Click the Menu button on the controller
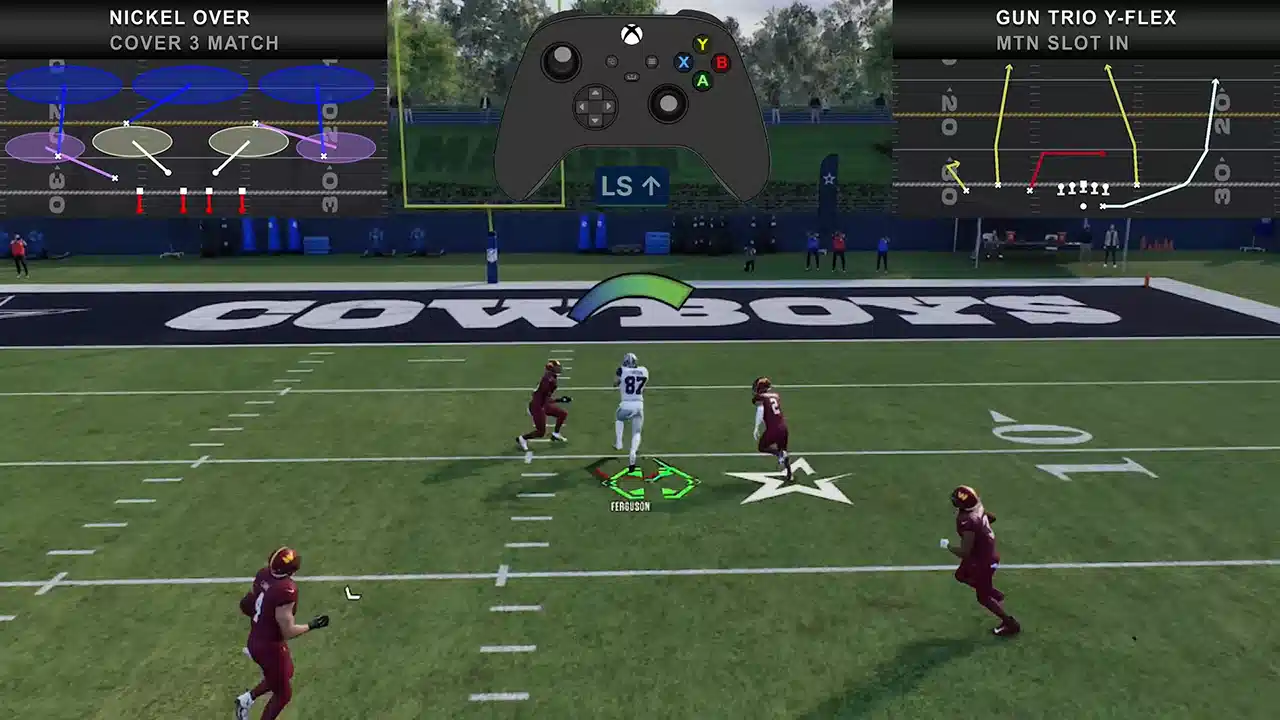The image size is (1280, 720). (x=652, y=62)
